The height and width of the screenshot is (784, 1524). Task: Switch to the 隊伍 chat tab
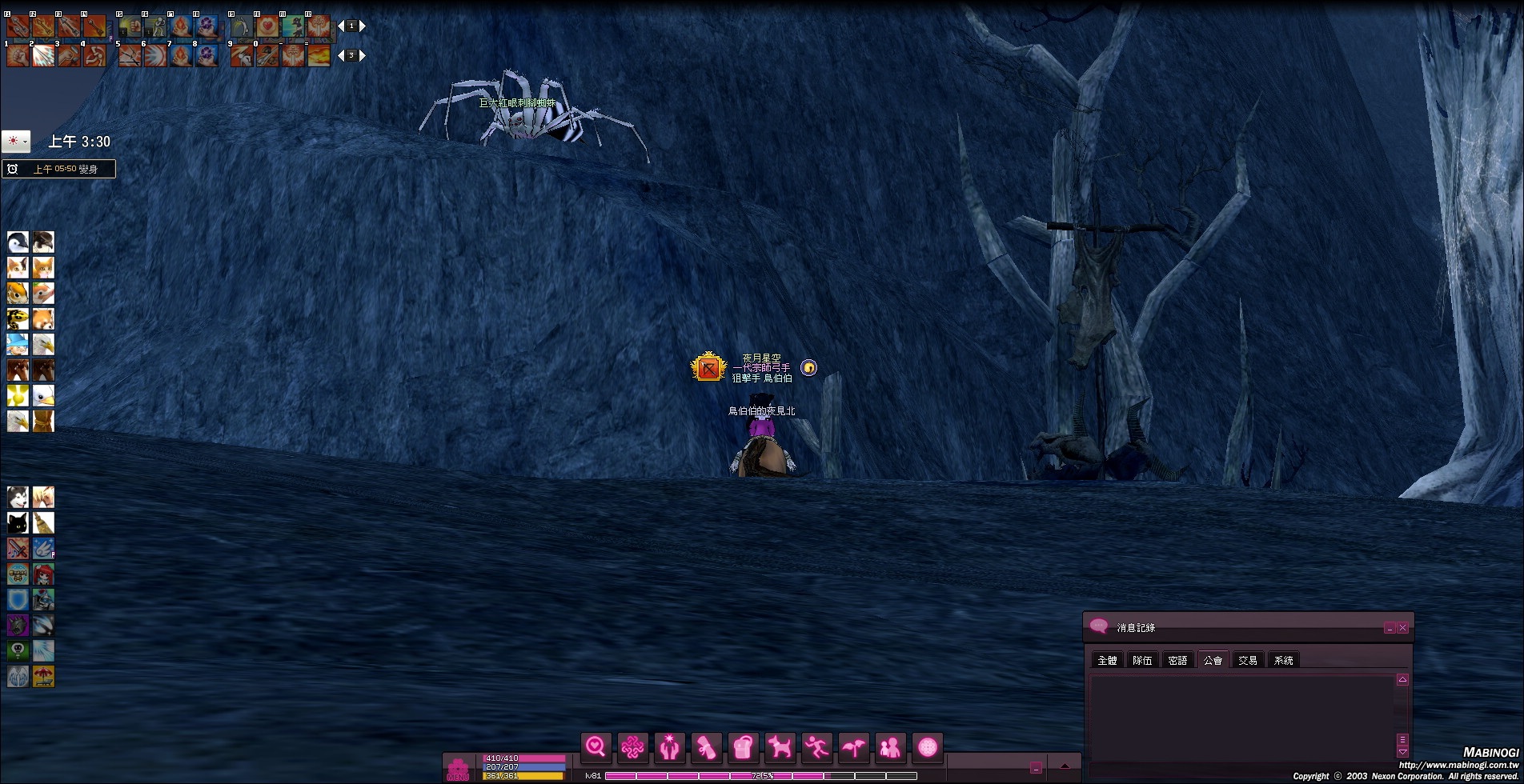coord(1142,660)
